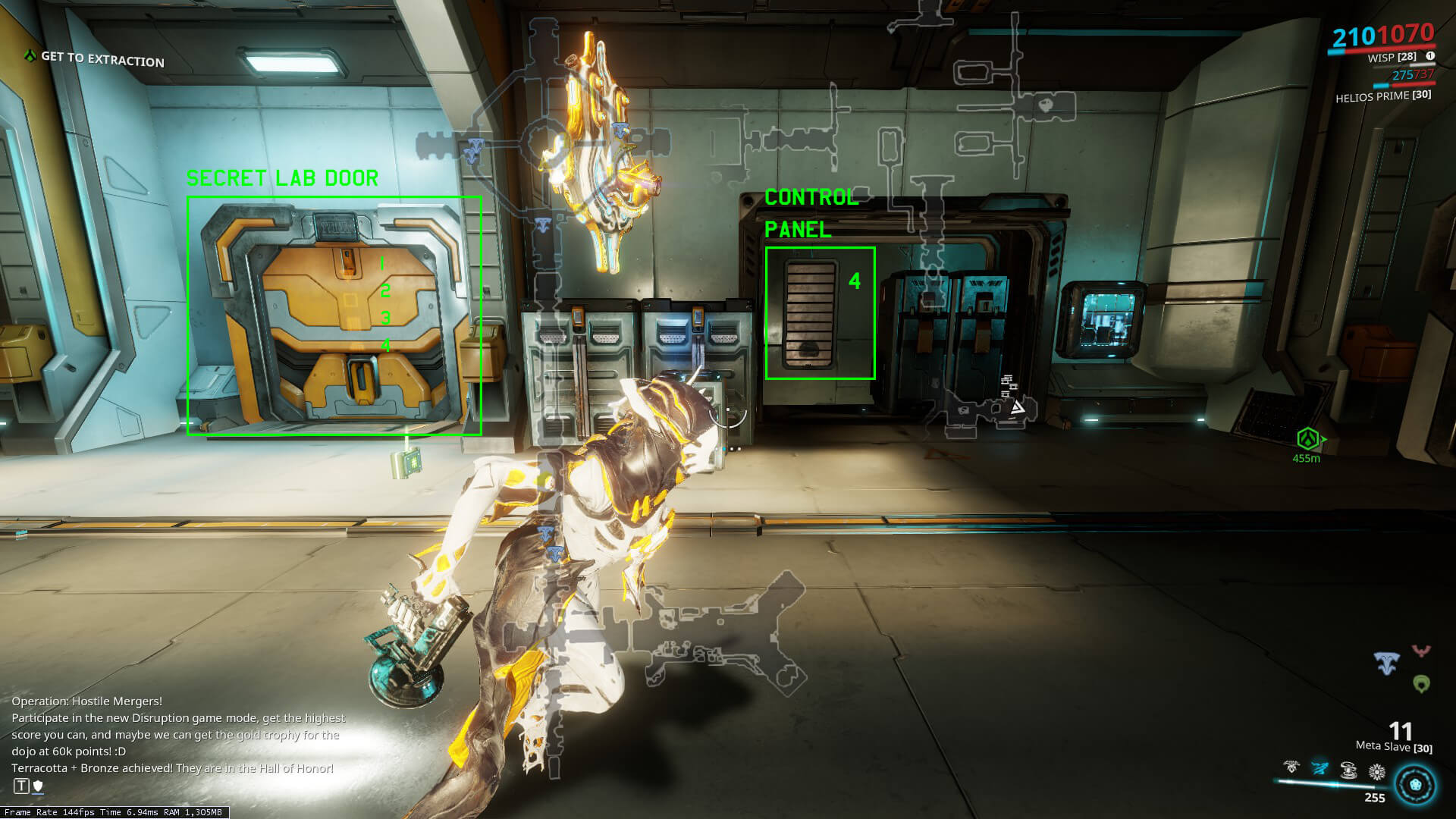Trigger the Sol Gate sunburst ability
1456x819 pixels.
click(1377, 772)
